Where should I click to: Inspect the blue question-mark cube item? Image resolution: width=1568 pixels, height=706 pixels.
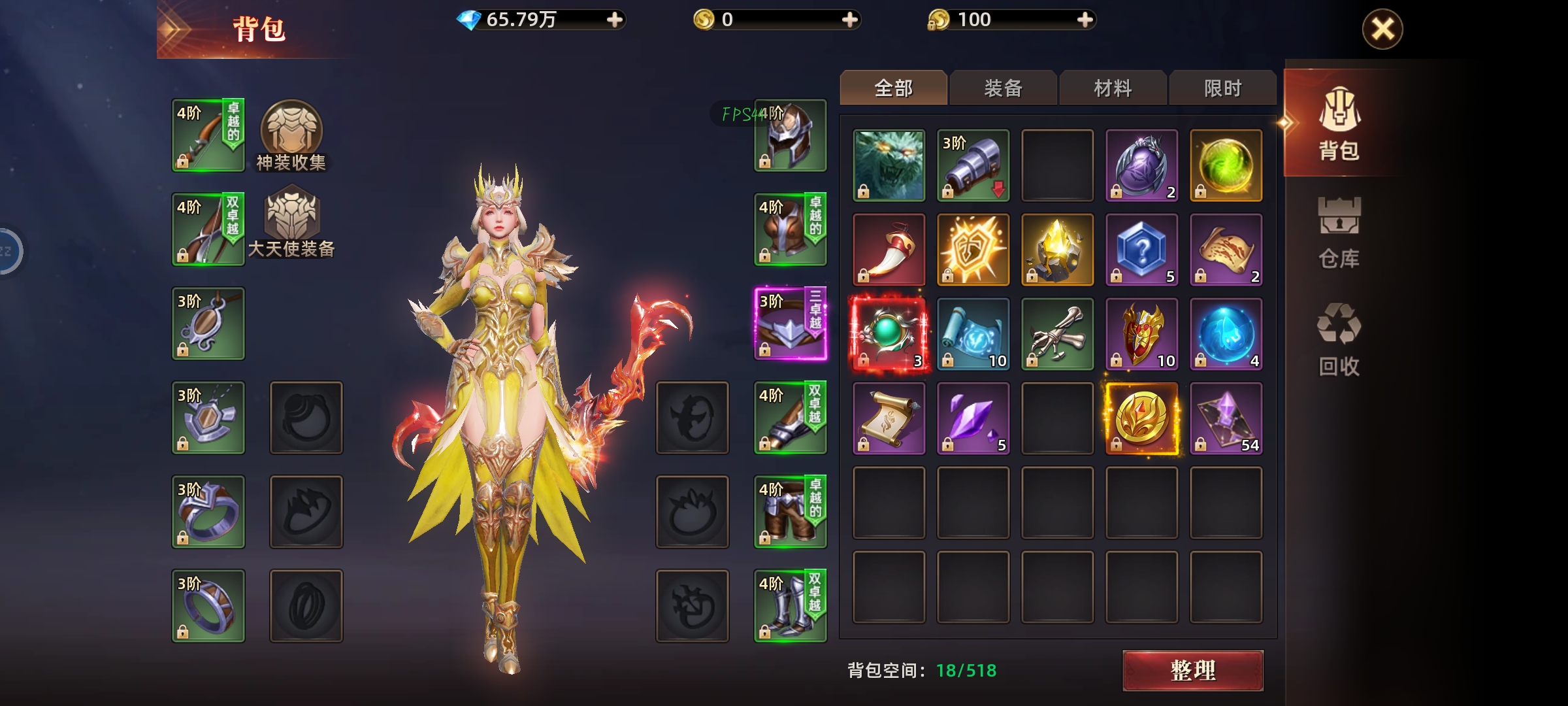[1141, 248]
